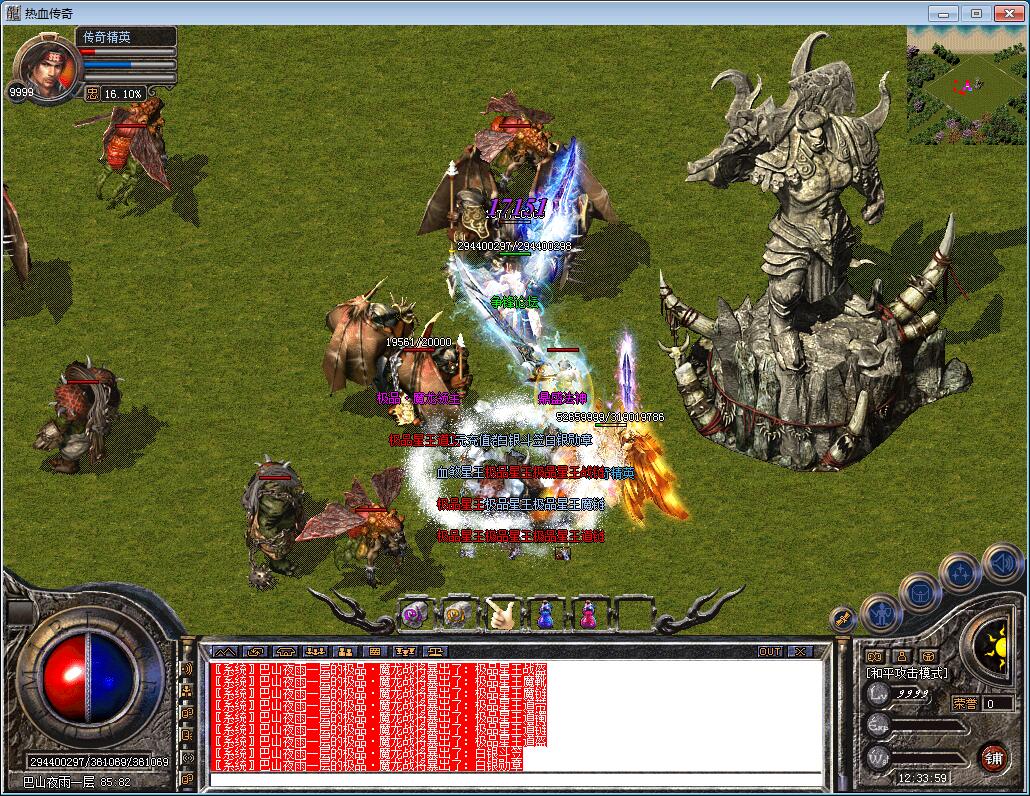Select the first purple scroll stone slot
This screenshot has width=1030, height=796.
pos(415,613)
